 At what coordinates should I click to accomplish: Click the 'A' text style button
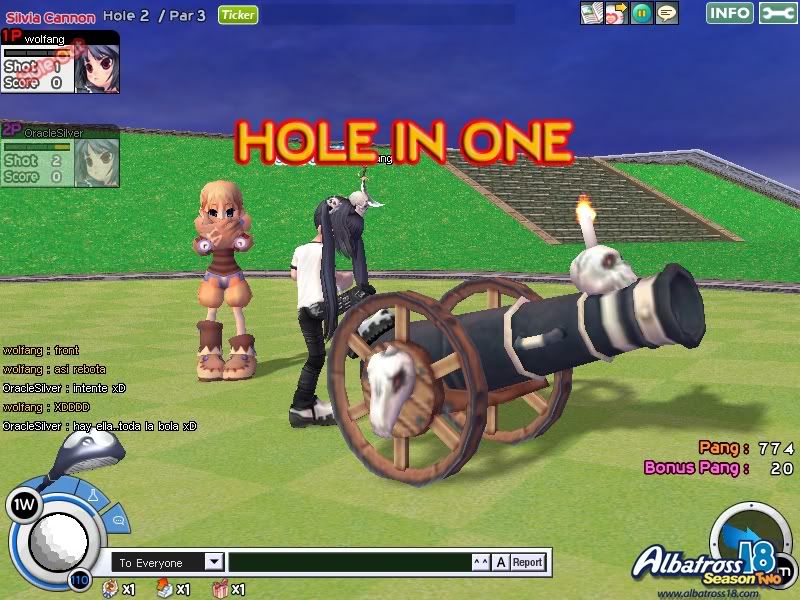point(502,562)
